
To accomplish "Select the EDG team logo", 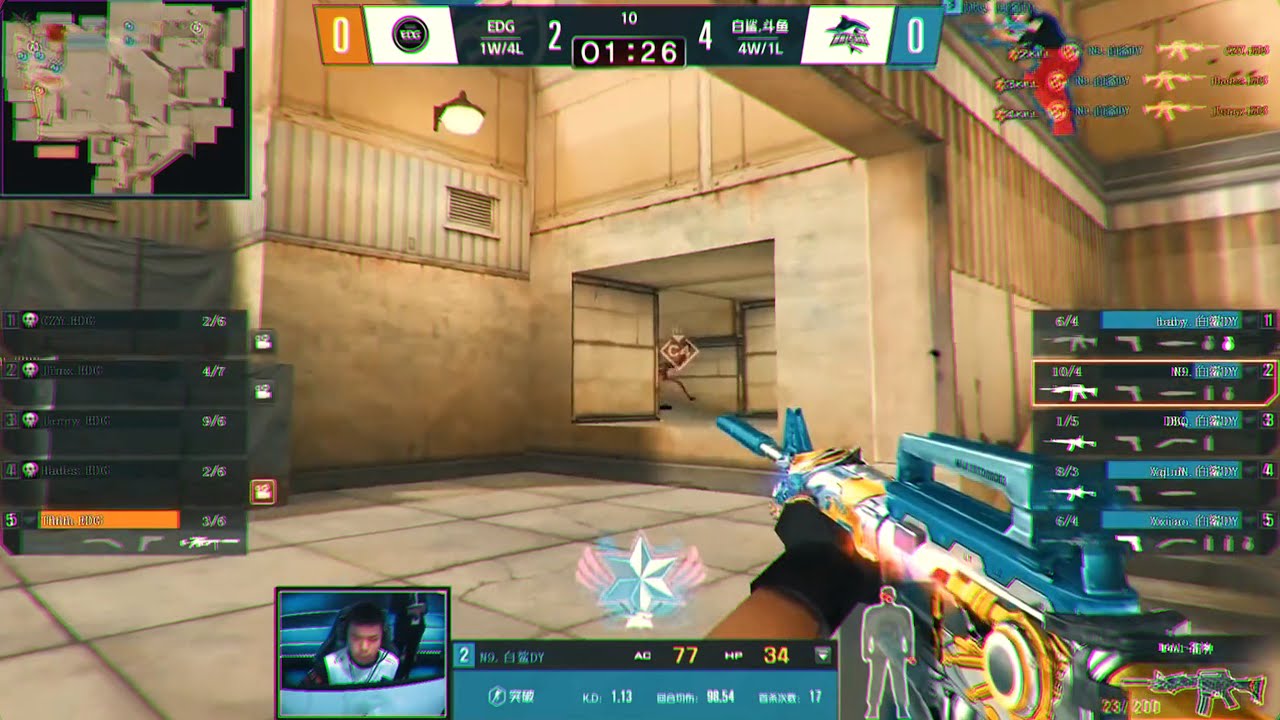I will click(410, 35).
